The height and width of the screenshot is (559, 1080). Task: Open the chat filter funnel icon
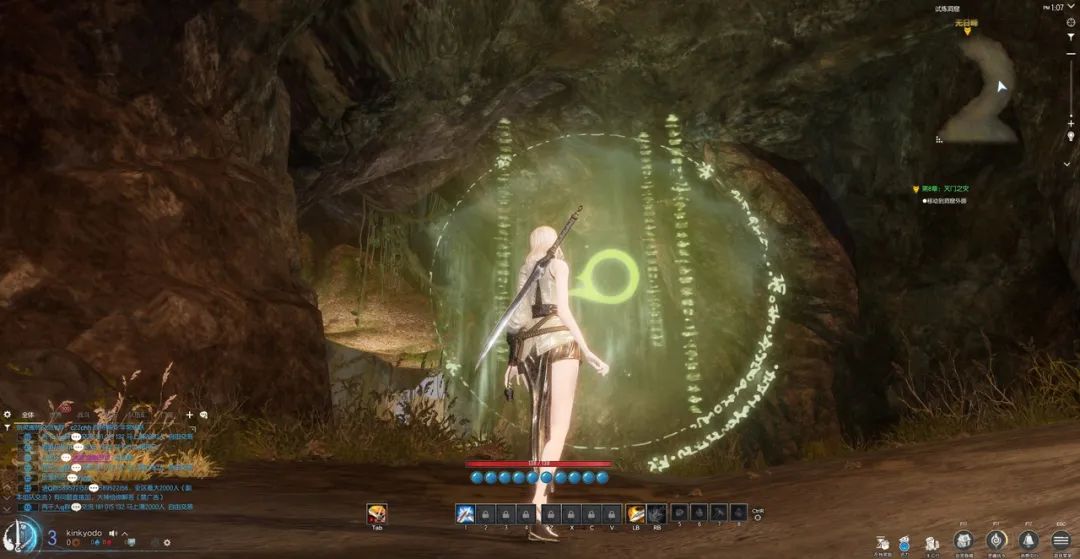[8, 427]
